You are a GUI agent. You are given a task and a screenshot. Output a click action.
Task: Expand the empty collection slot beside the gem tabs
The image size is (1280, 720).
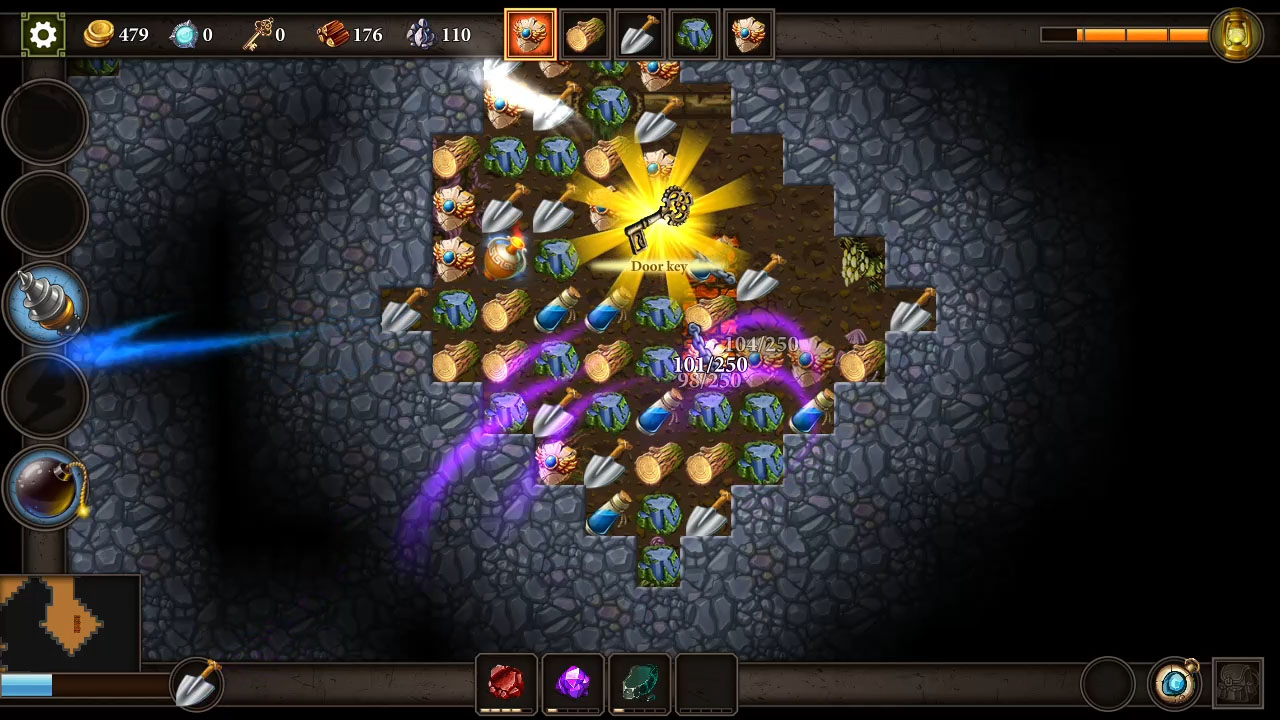[705, 683]
